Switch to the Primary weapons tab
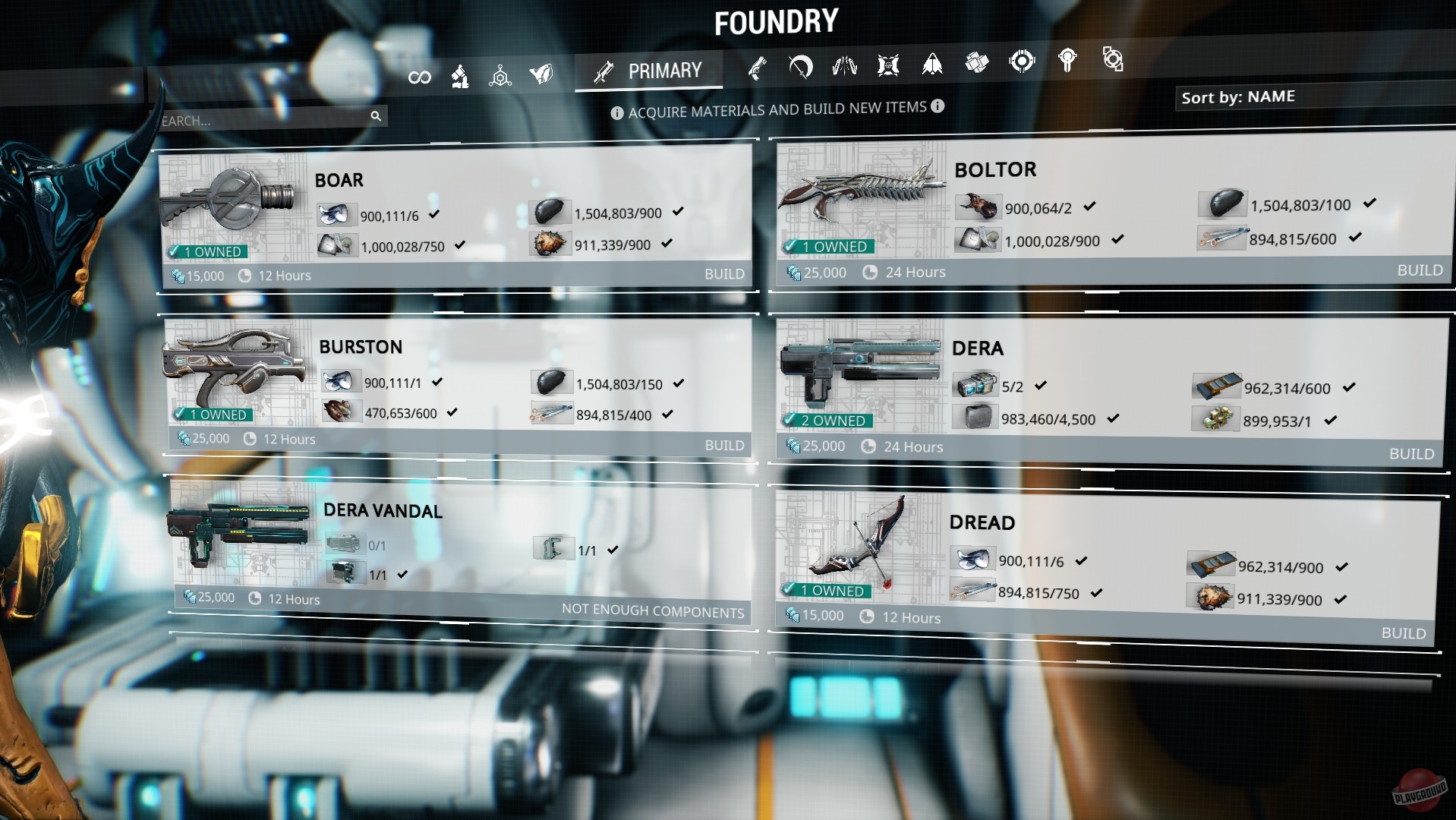Image resolution: width=1456 pixels, height=820 pixels. pos(649,71)
